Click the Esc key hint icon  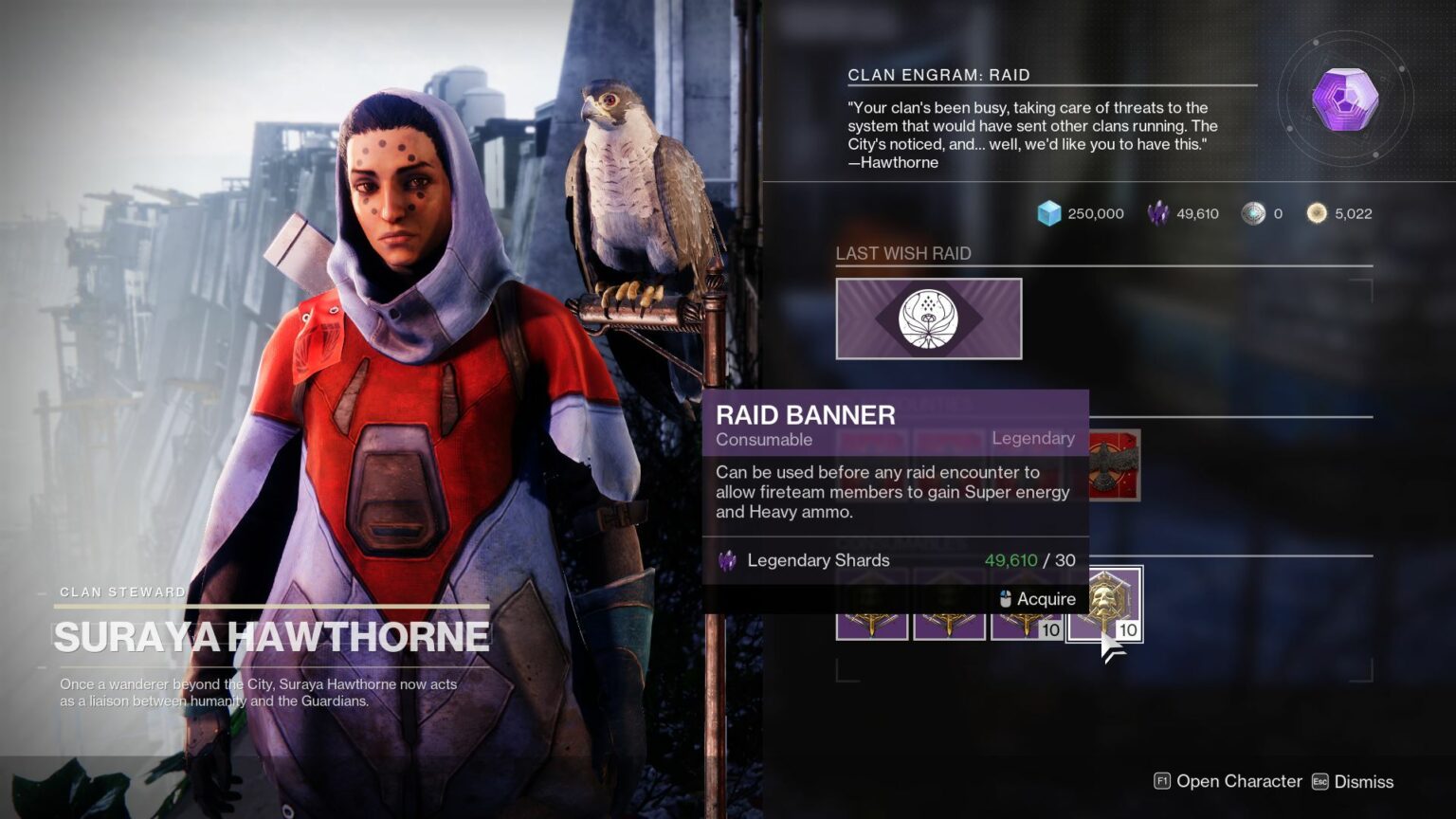point(1319,781)
